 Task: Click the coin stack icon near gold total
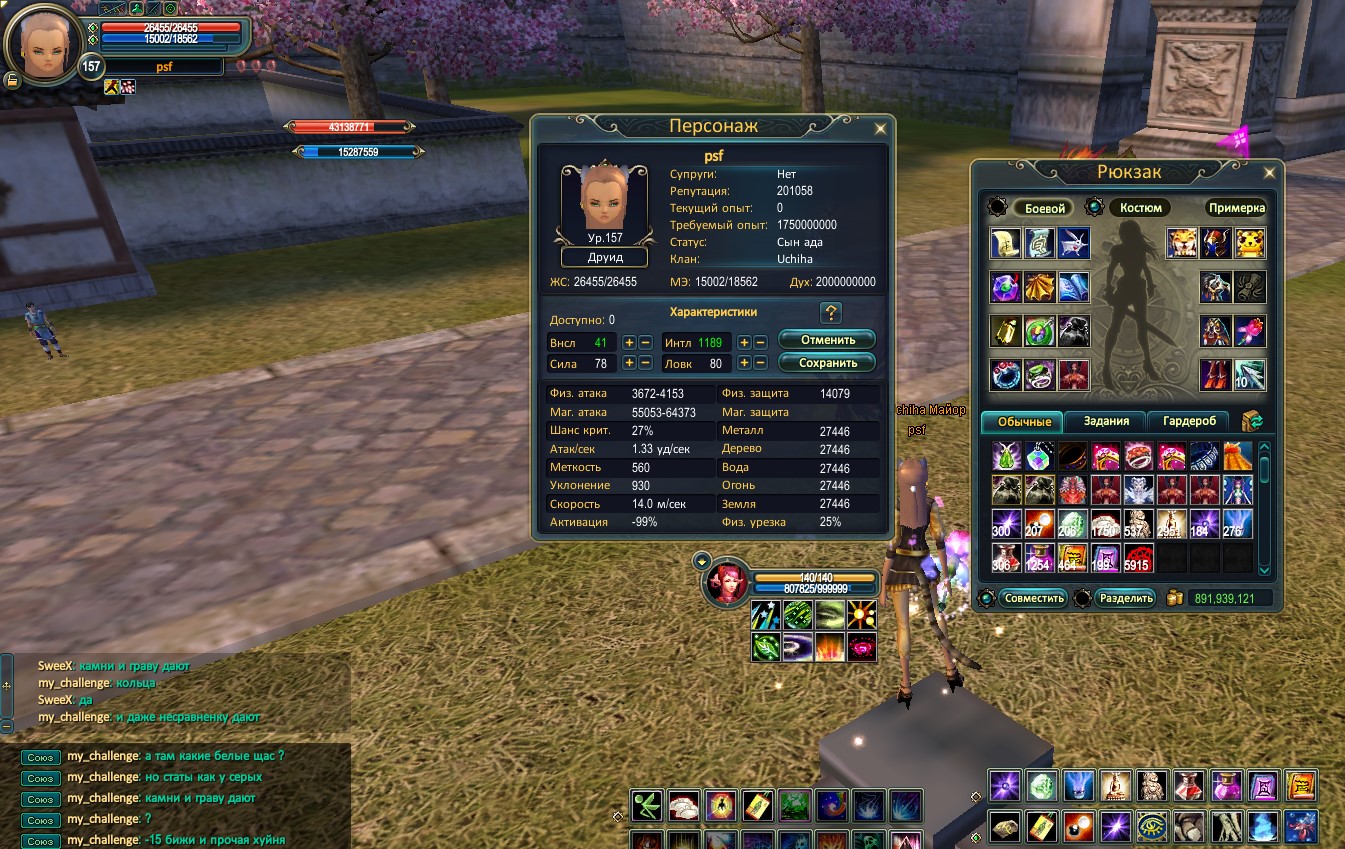tap(1176, 597)
